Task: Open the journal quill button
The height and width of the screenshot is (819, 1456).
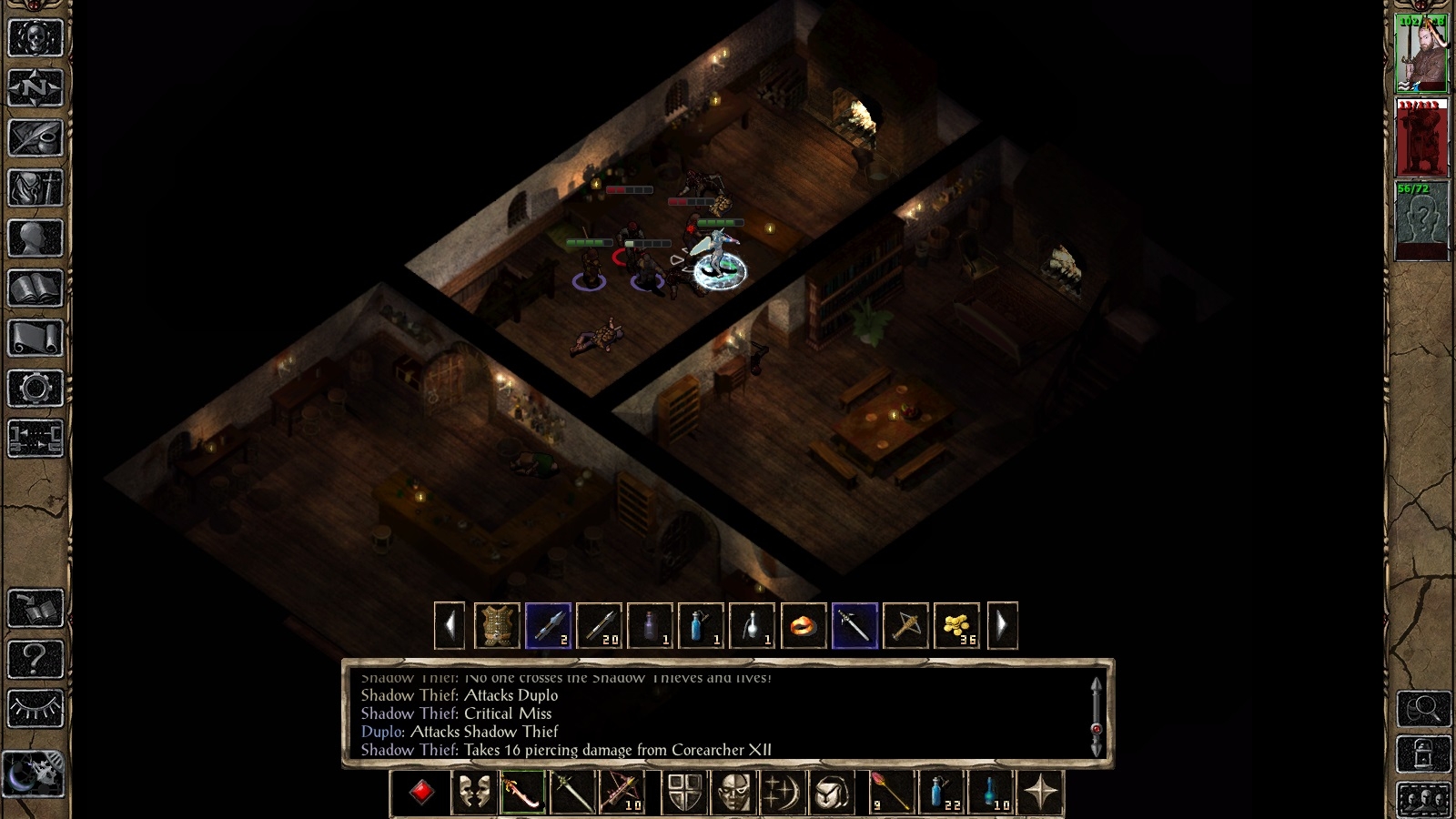Action: pyautogui.click(x=35, y=138)
